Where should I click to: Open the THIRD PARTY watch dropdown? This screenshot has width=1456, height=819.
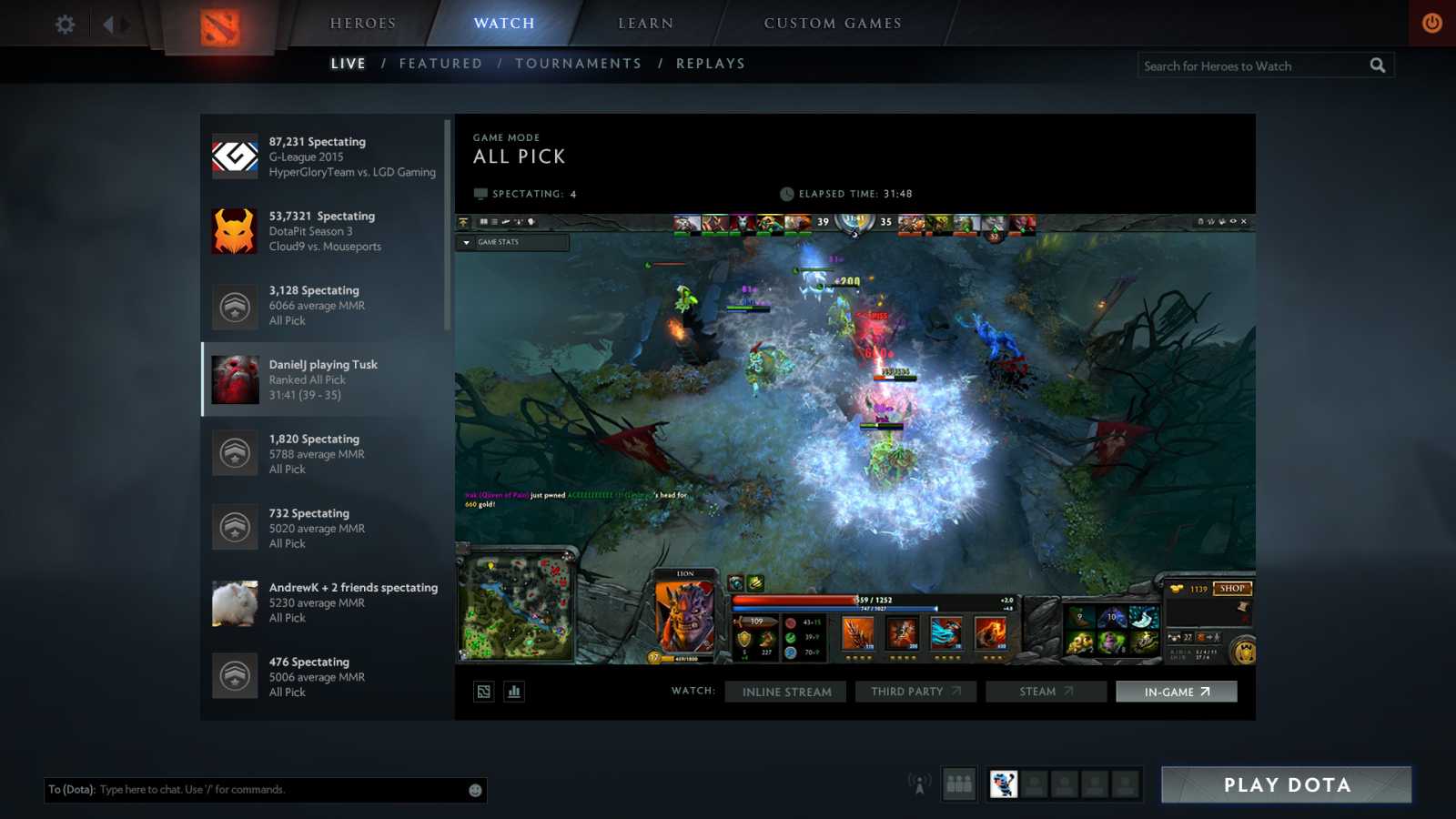click(x=915, y=692)
